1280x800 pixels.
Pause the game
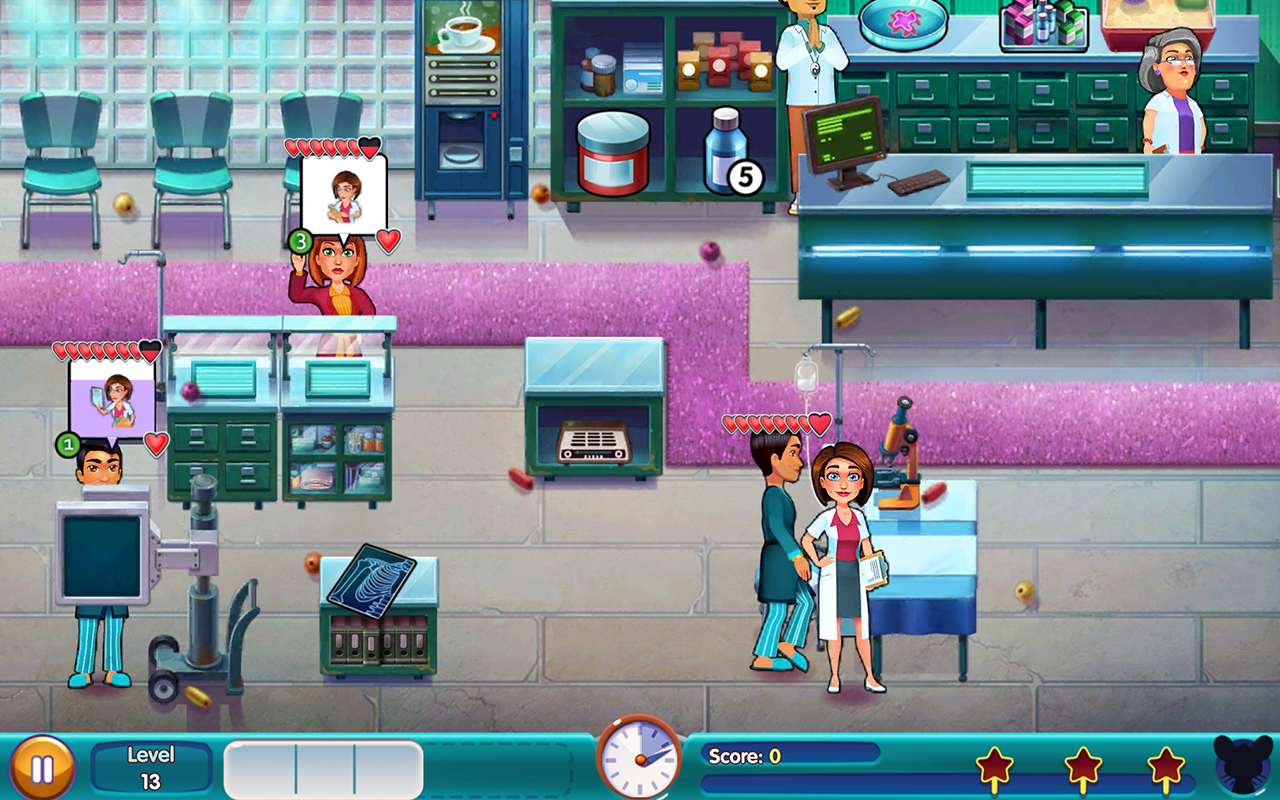(x=42, y=769)
